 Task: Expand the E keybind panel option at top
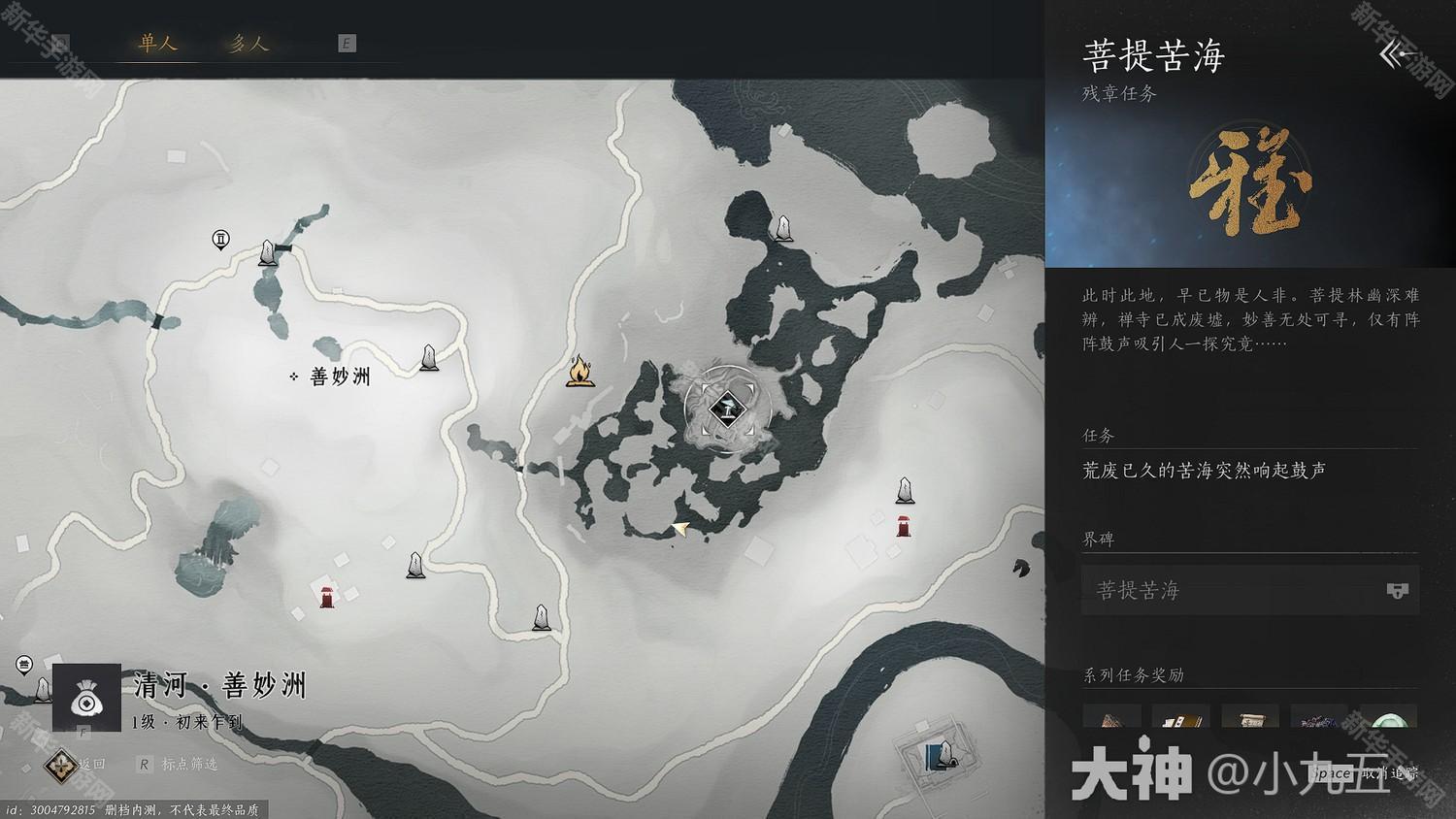tap(347, 43)
